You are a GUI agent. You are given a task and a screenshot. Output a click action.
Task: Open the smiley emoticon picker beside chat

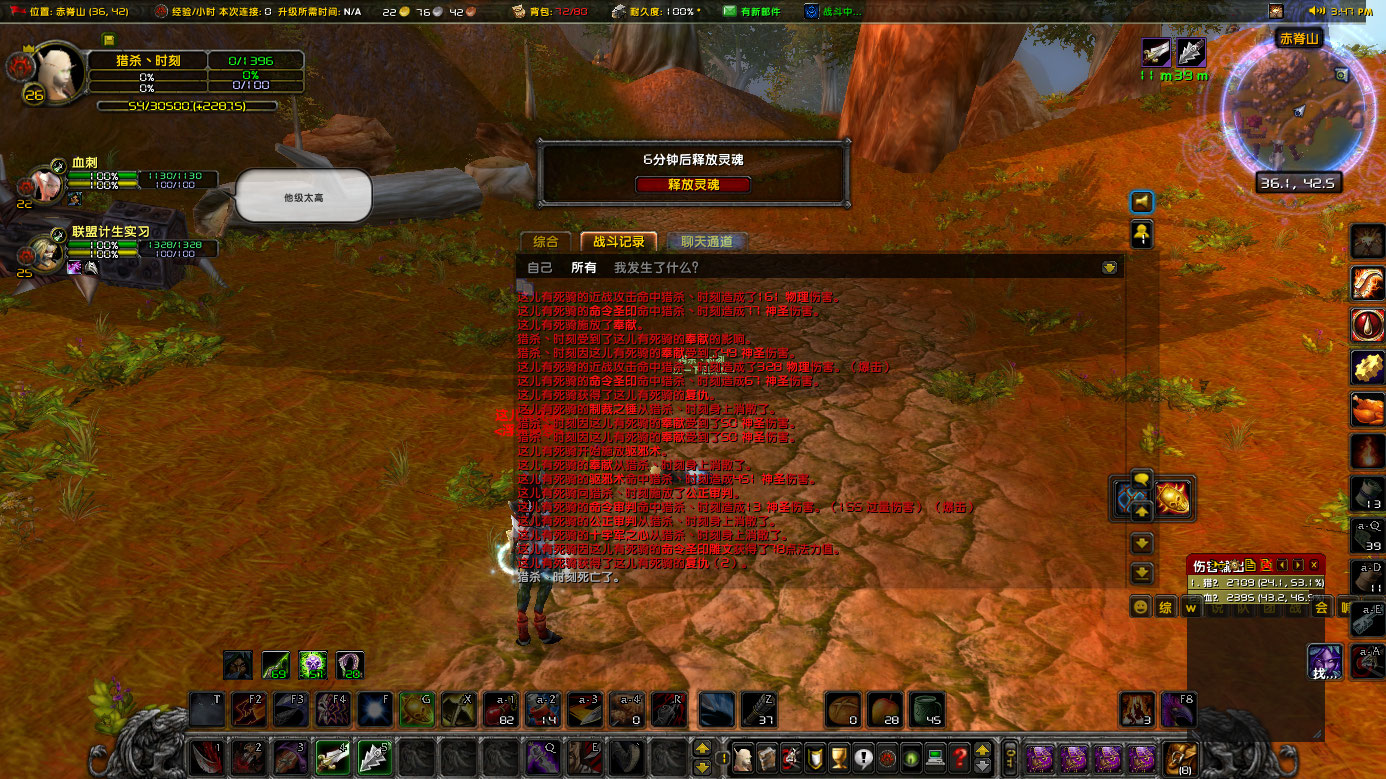click(x=1140, y=607)
